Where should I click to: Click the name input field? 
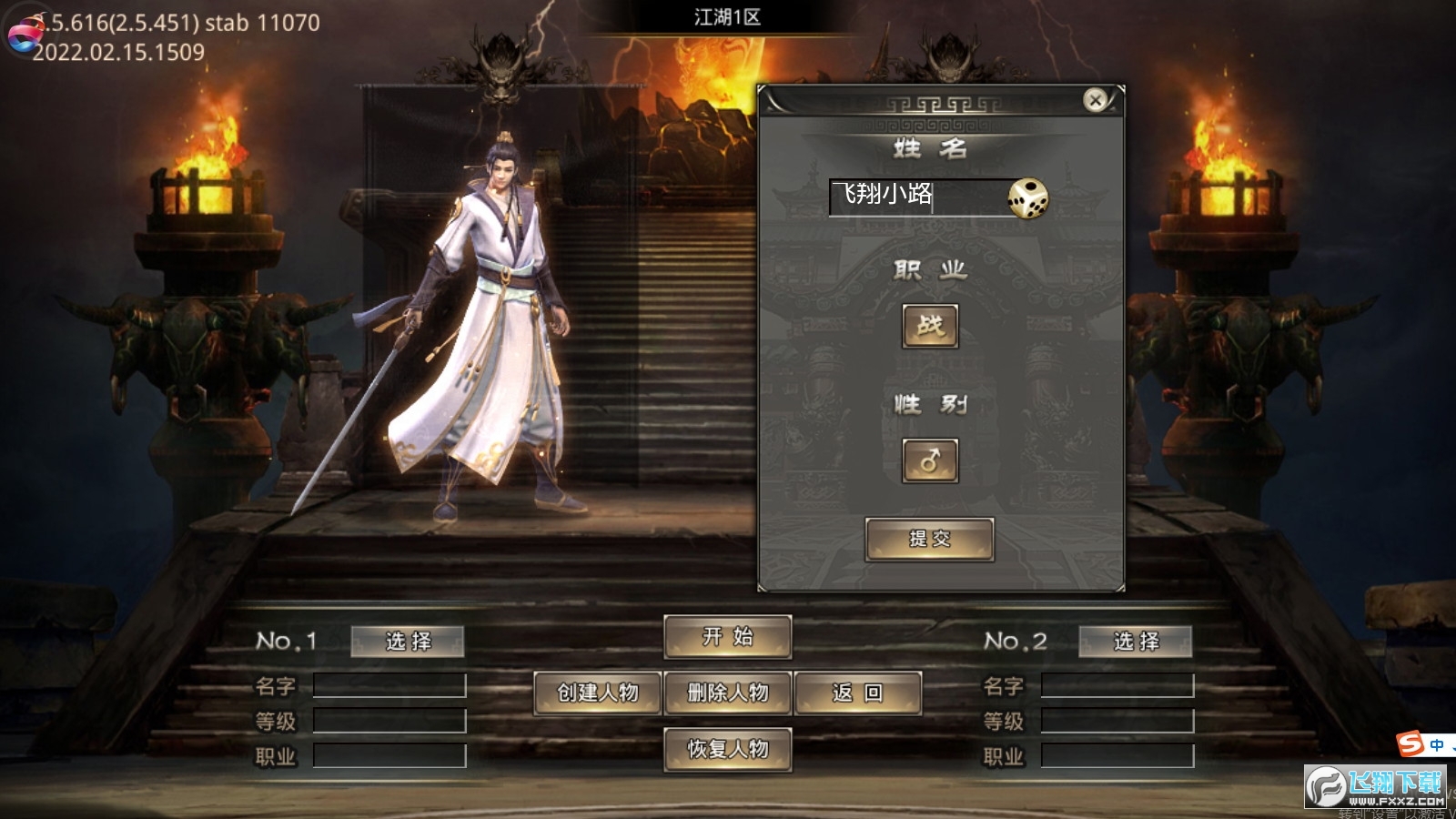click(x=915, y=197)
